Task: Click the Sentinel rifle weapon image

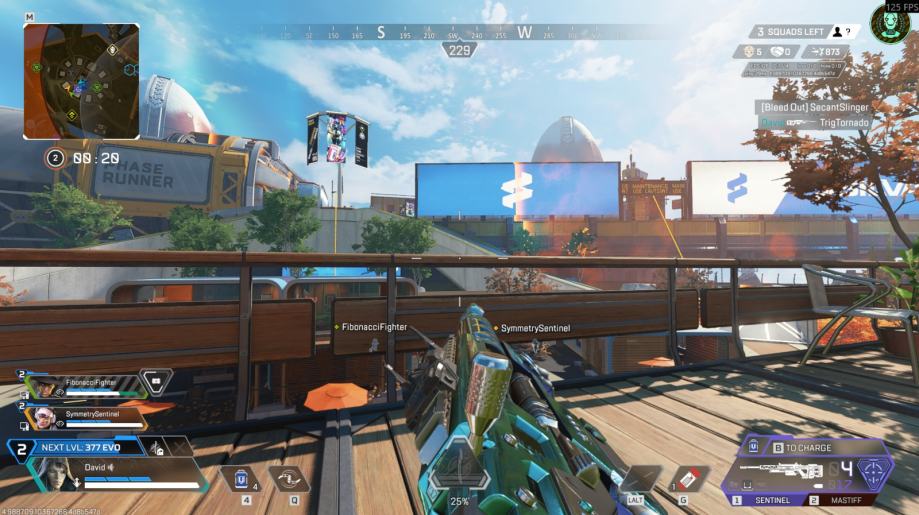Action: (x=783, y=470)
